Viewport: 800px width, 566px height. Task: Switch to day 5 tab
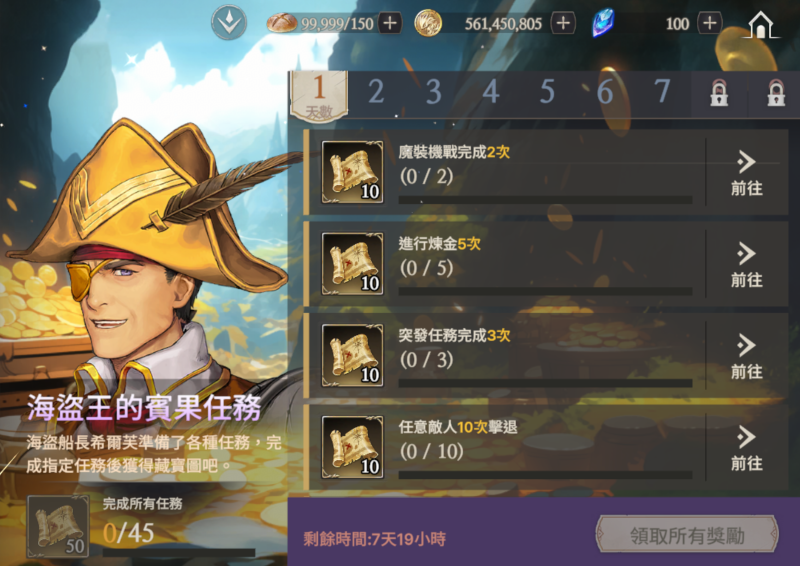[547, 93]
